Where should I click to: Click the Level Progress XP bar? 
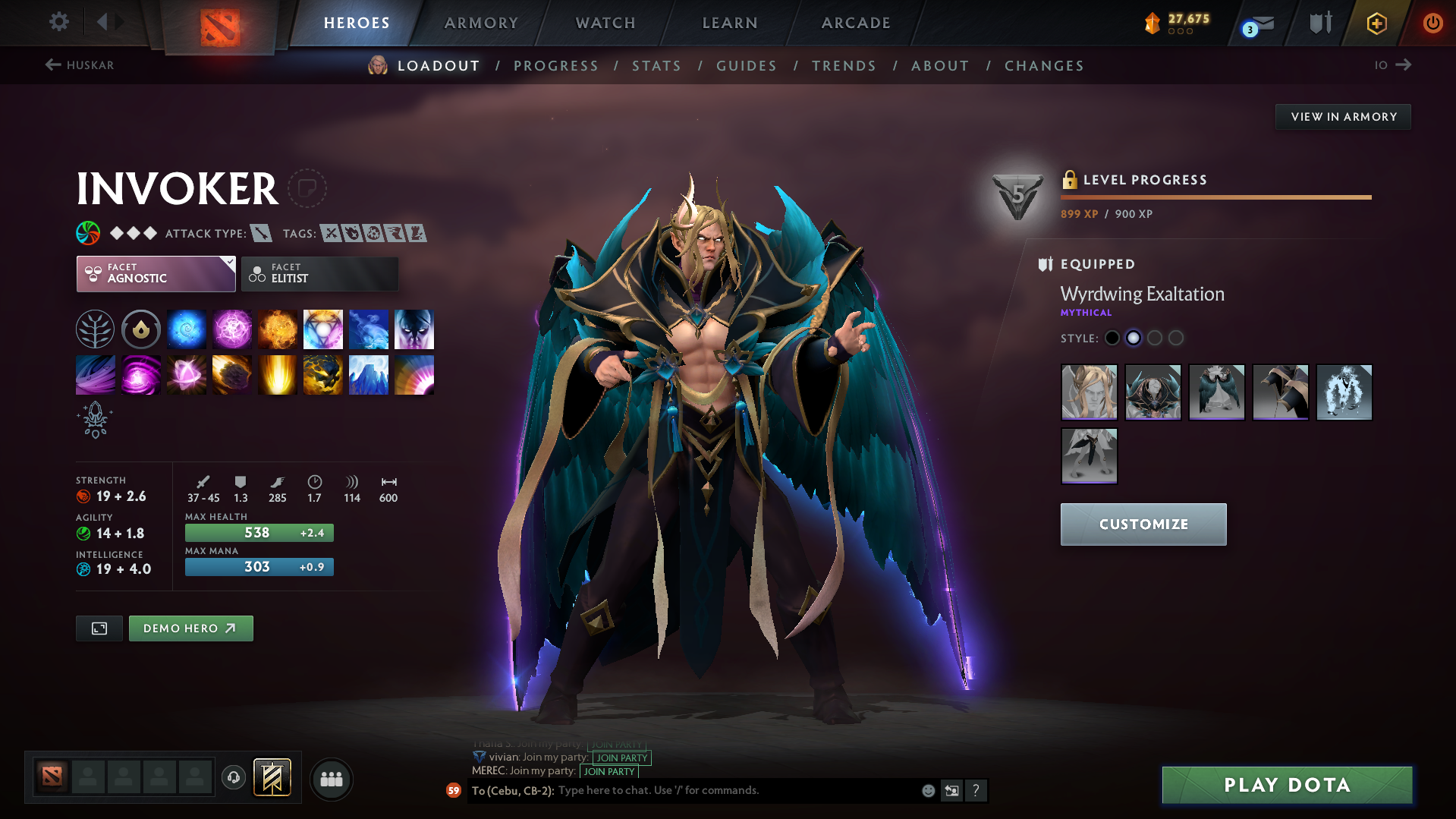point(1215,197)
